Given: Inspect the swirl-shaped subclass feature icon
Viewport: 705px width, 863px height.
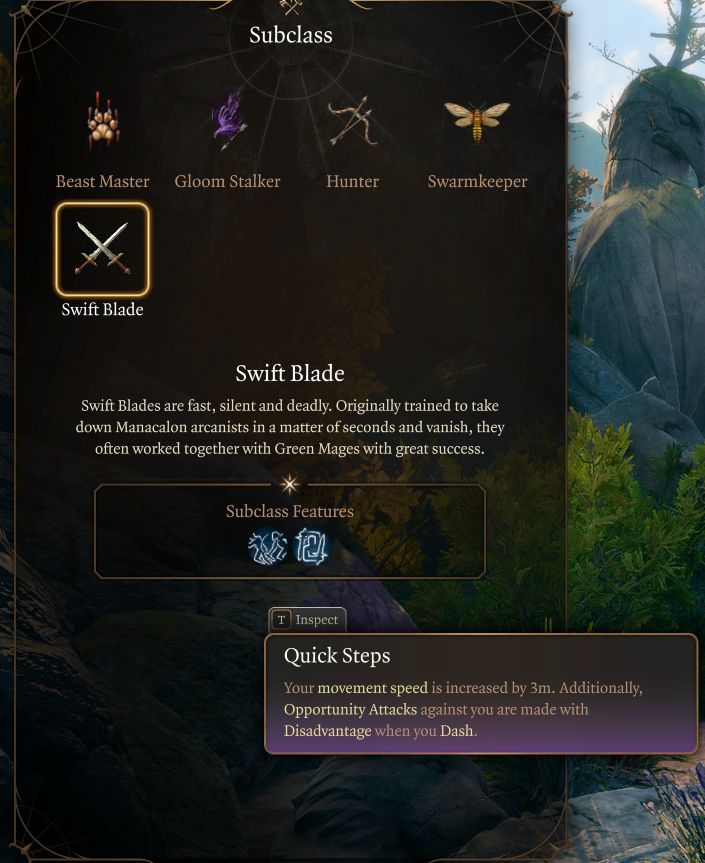Looking at the screenshot, I should 311,547.
